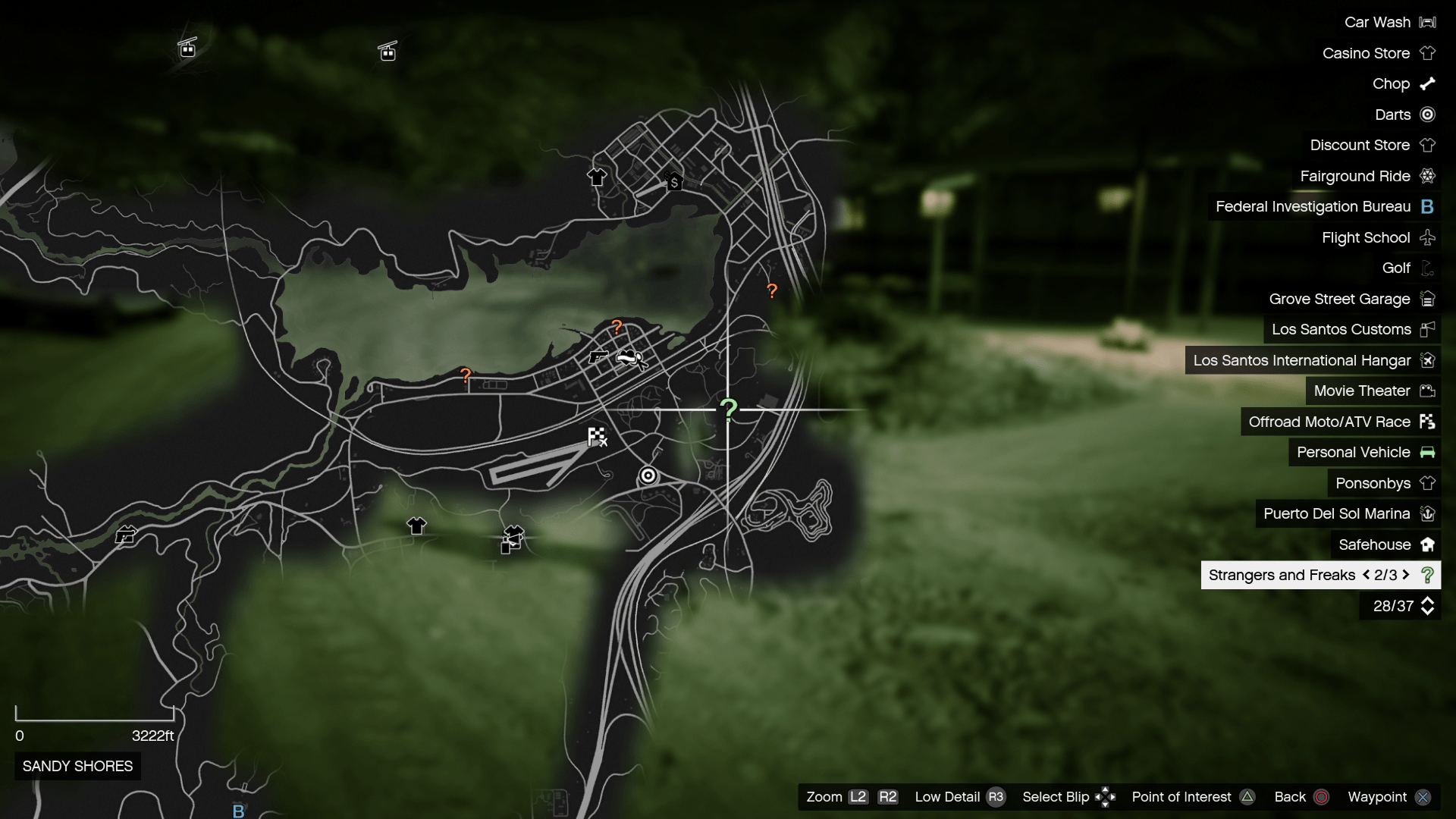Click the green question mark at crosshair

(729, 410)
